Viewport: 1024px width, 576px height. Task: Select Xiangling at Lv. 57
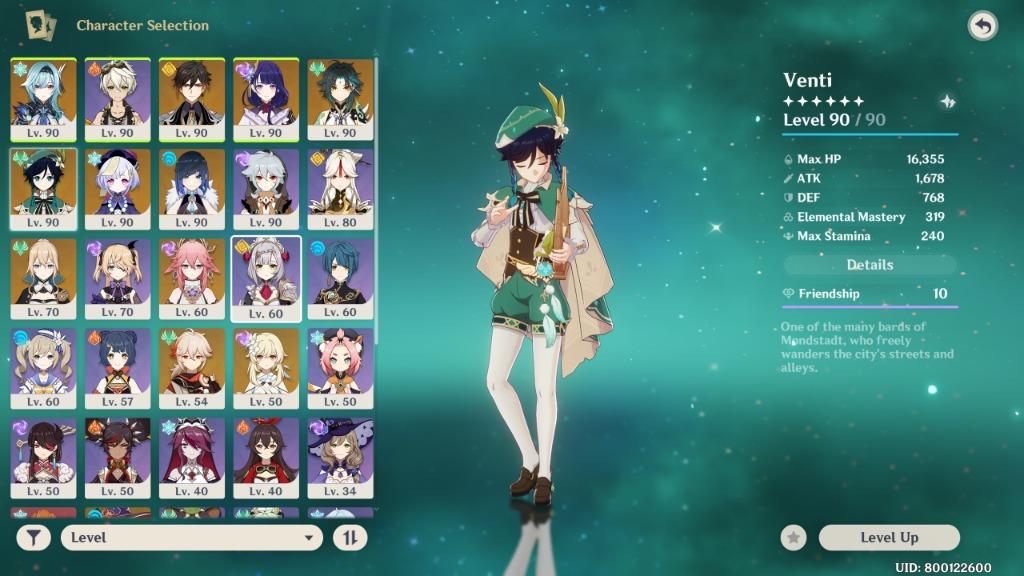tap(118, 368)
